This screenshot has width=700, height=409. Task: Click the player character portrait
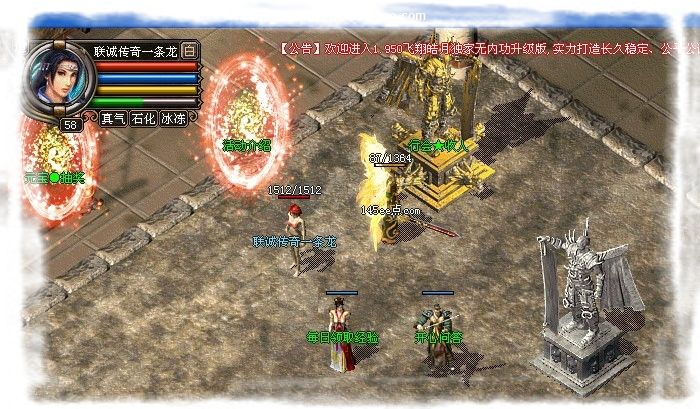[57, 79]
